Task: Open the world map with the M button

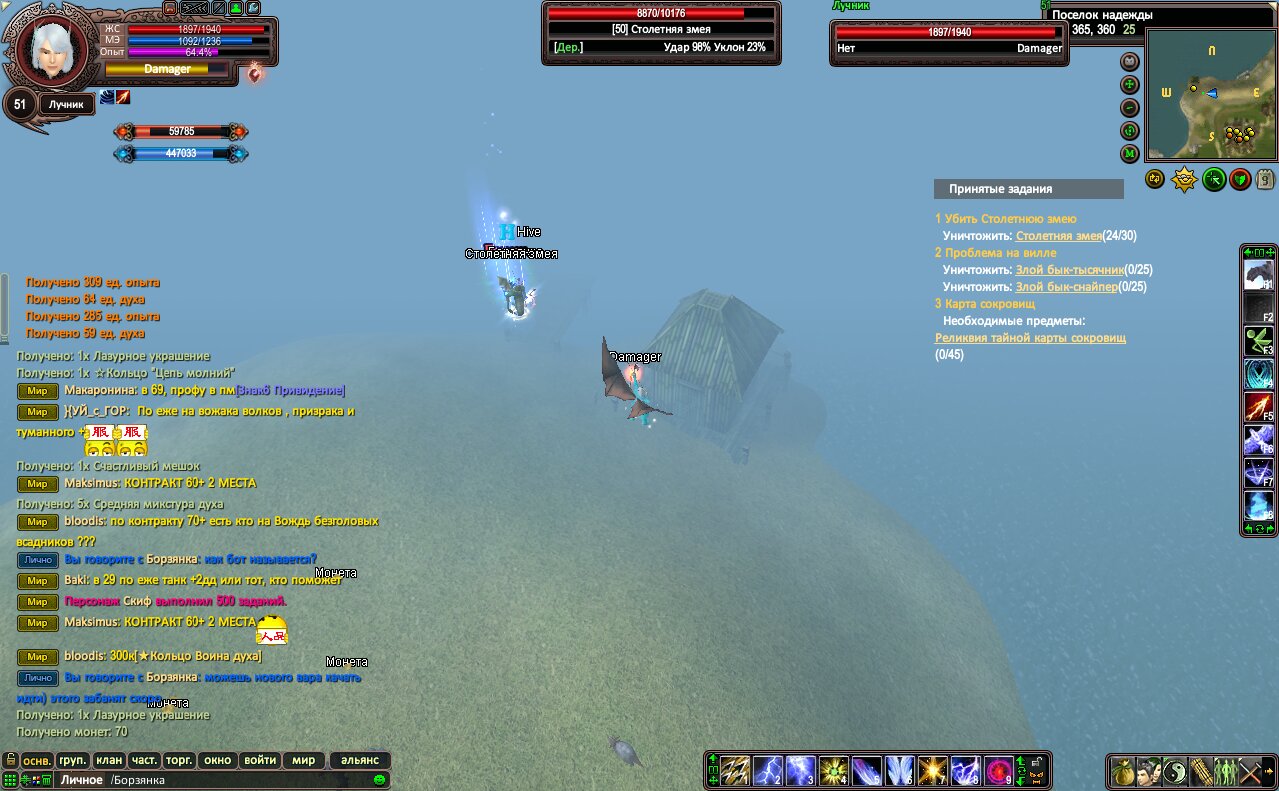Action: [1130, 153]
